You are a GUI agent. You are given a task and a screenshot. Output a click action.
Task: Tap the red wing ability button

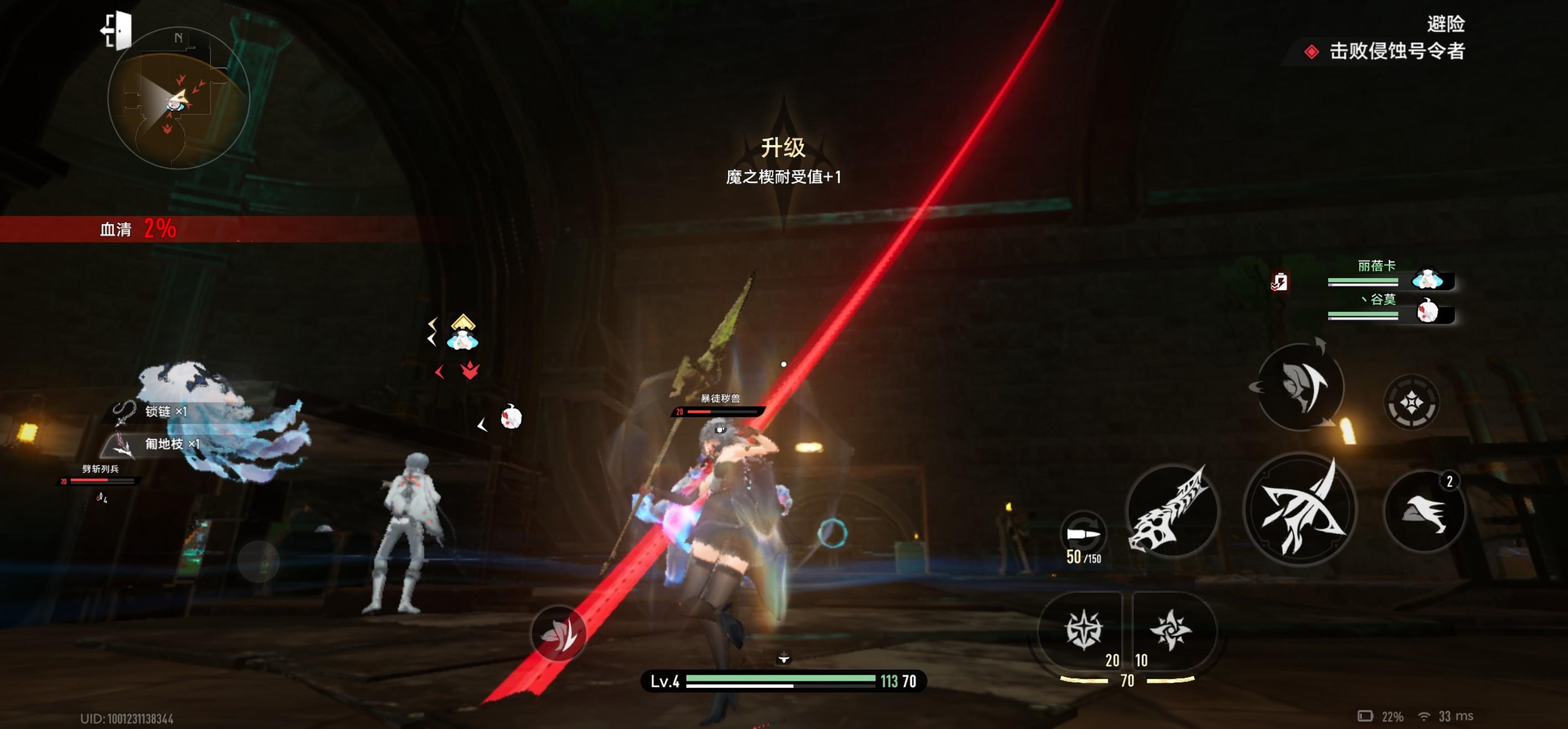(558, 633)
